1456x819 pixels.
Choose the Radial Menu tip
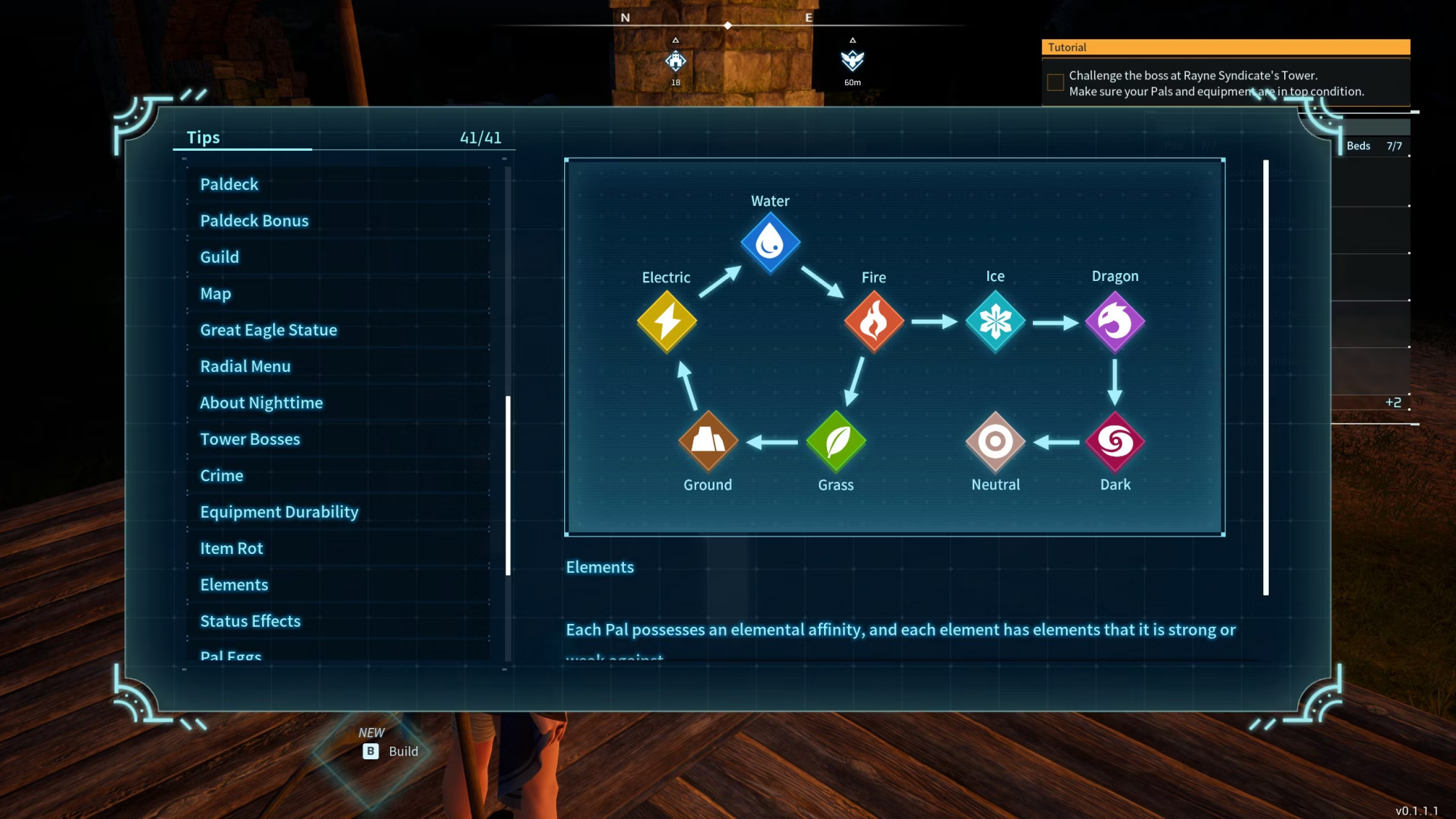pyautogui.click(x=245, y=366)
